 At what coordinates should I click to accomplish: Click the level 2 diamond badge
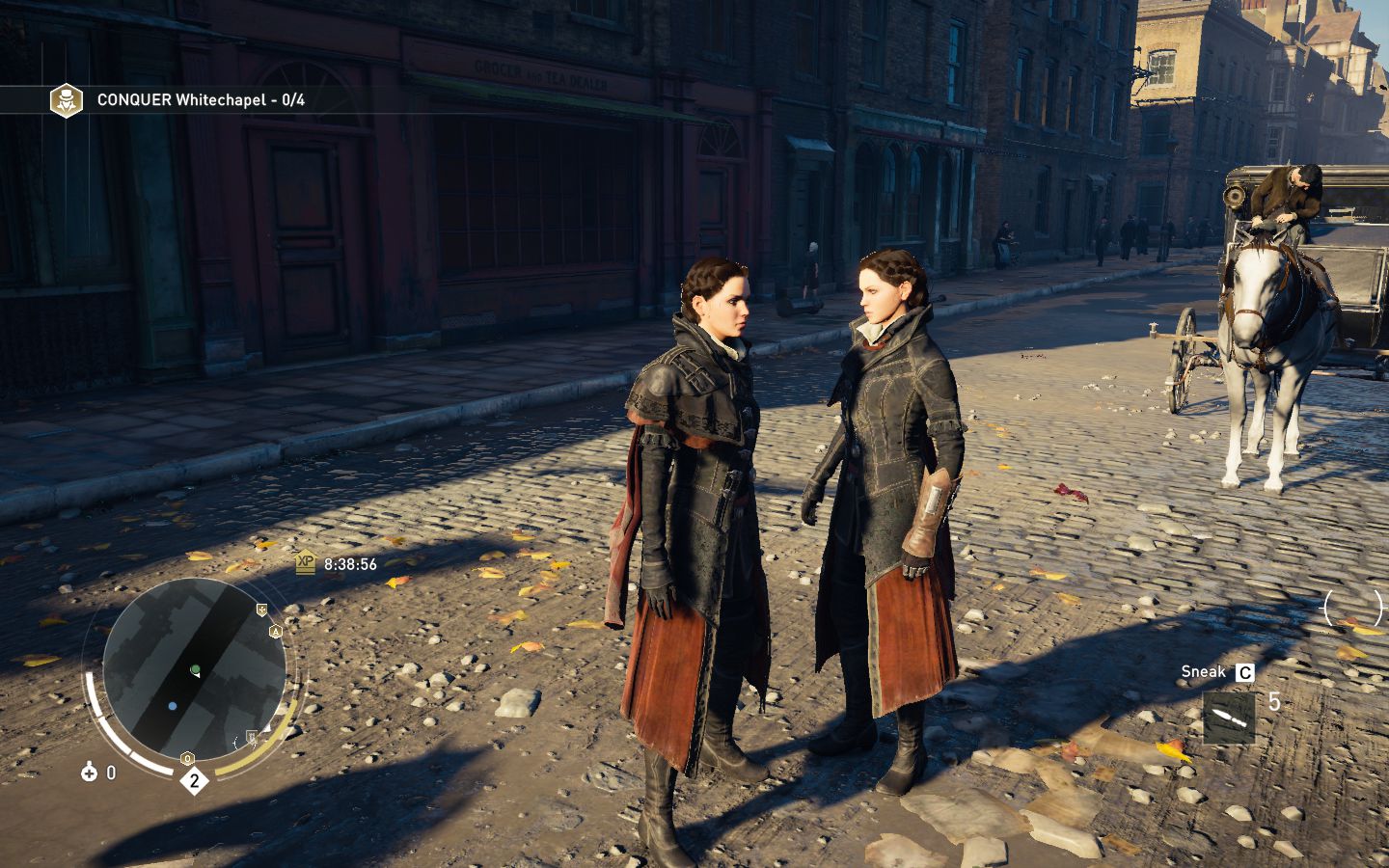[194, 780]
